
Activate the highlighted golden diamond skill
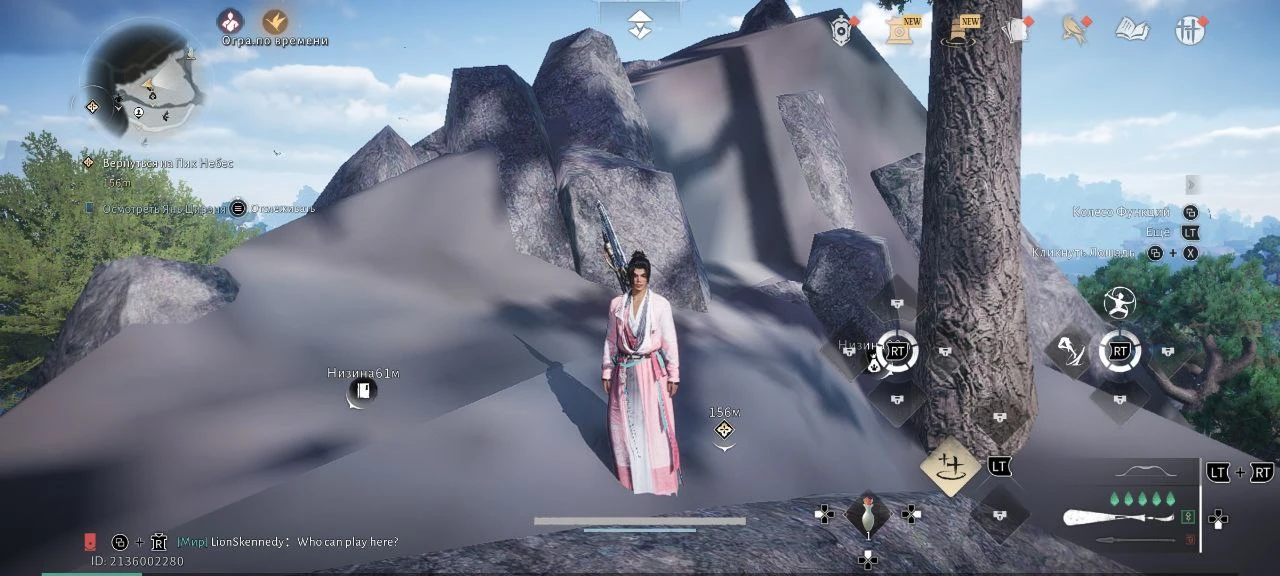coord(950,466)
